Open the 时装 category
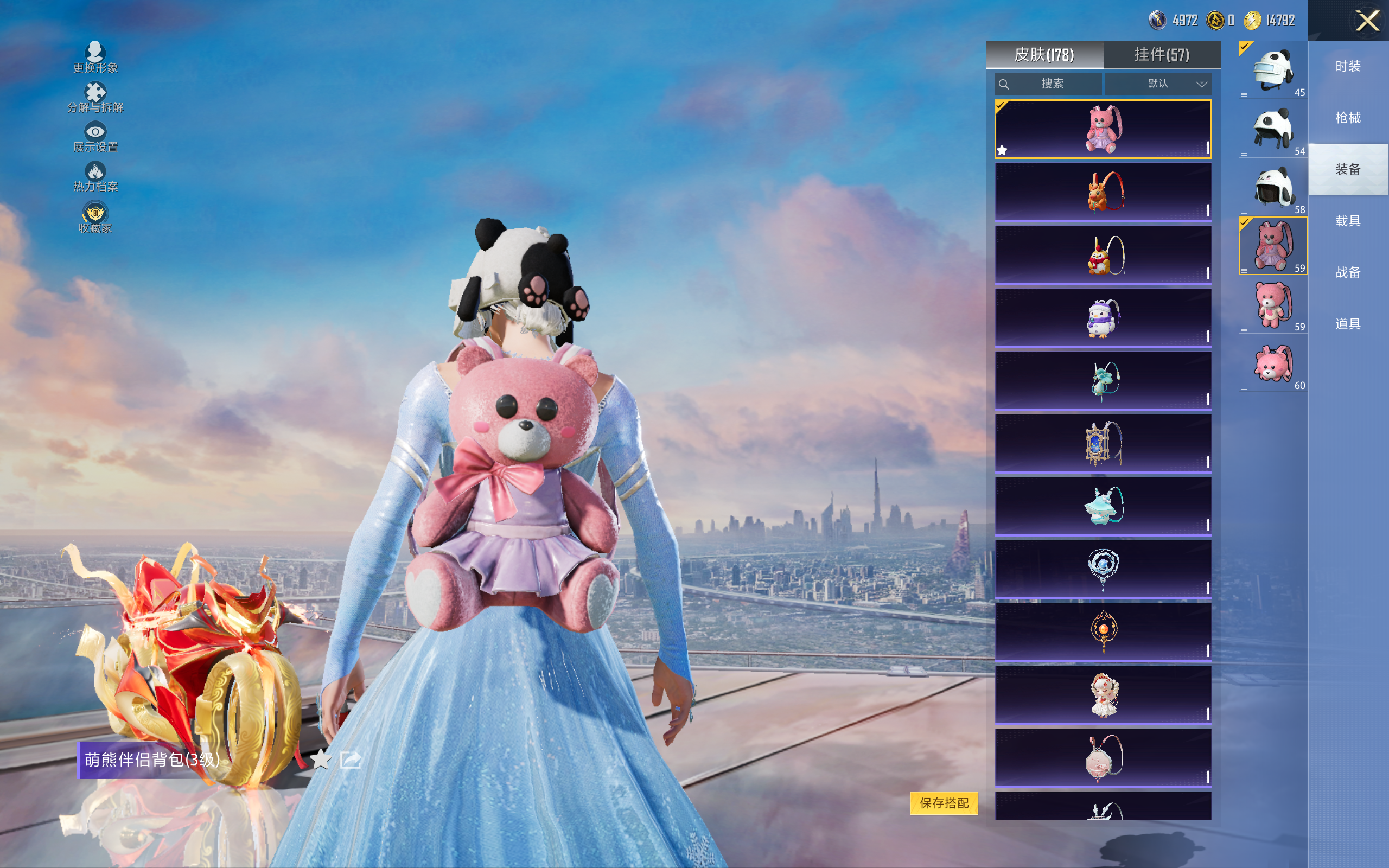The image size is (1389, 868). click(x=1348, y=67)
